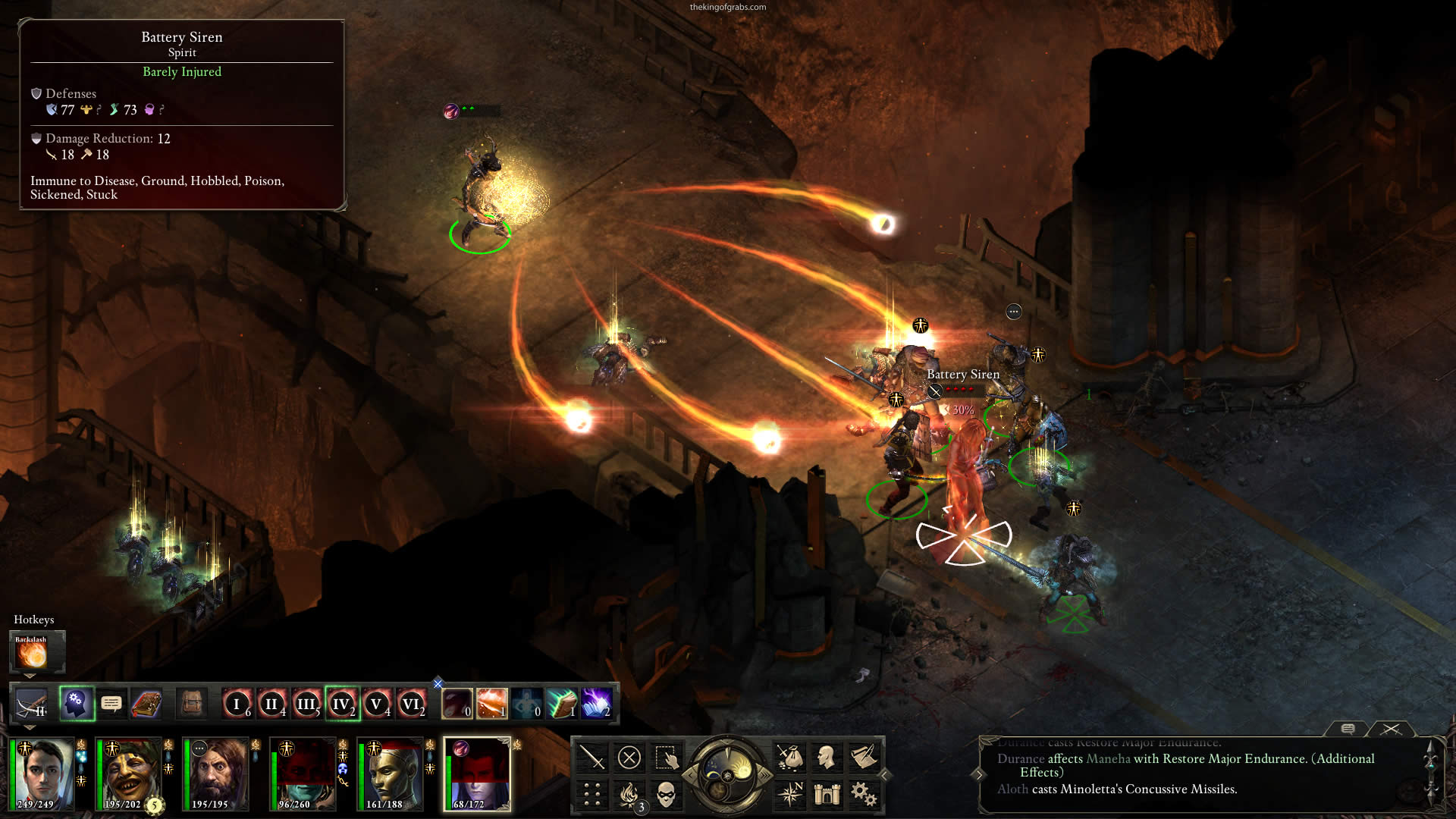Switch the crossbow weapon set
Screen dimensions: 1456x819
(32, 705)
